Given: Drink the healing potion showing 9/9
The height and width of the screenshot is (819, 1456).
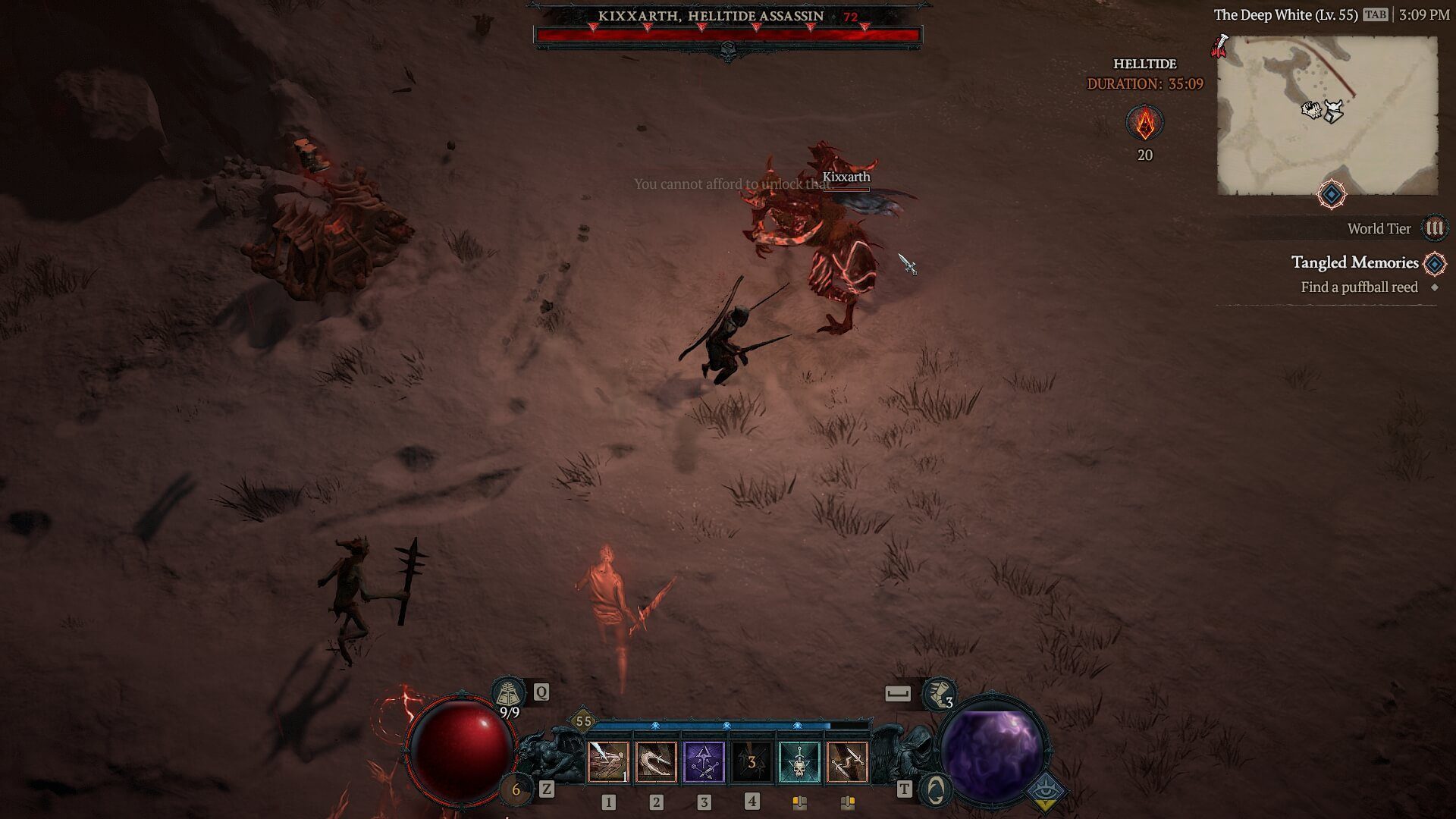Looking at the screenshot, I should coord(508,693).
